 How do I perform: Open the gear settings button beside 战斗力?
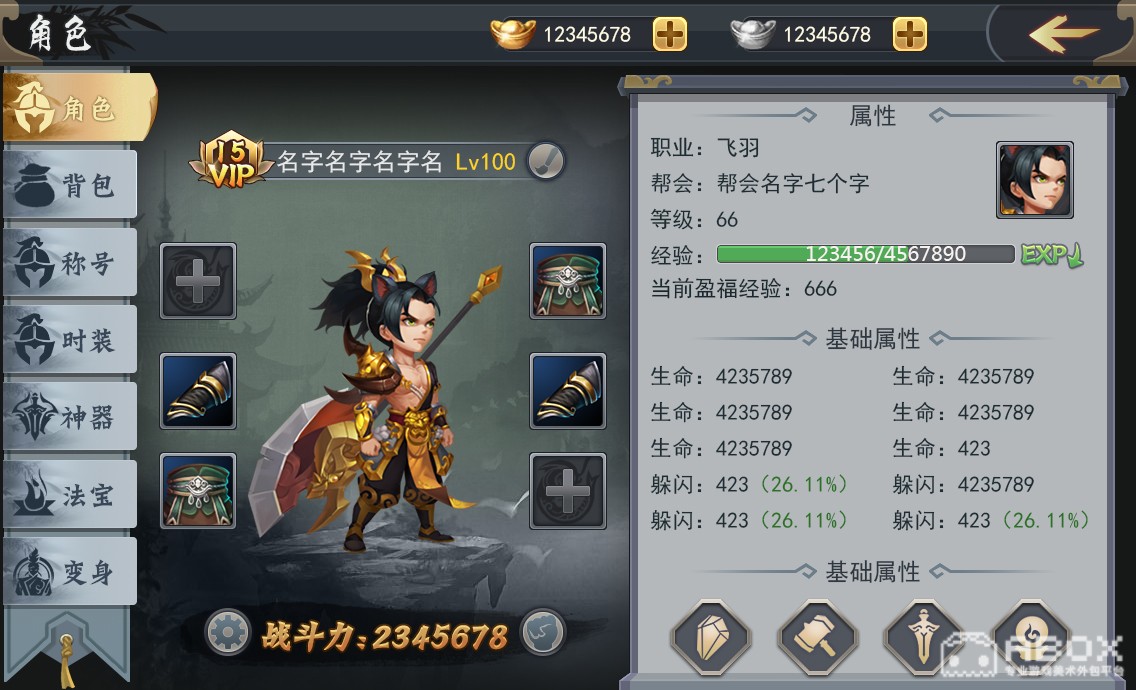tap(227, 632)
